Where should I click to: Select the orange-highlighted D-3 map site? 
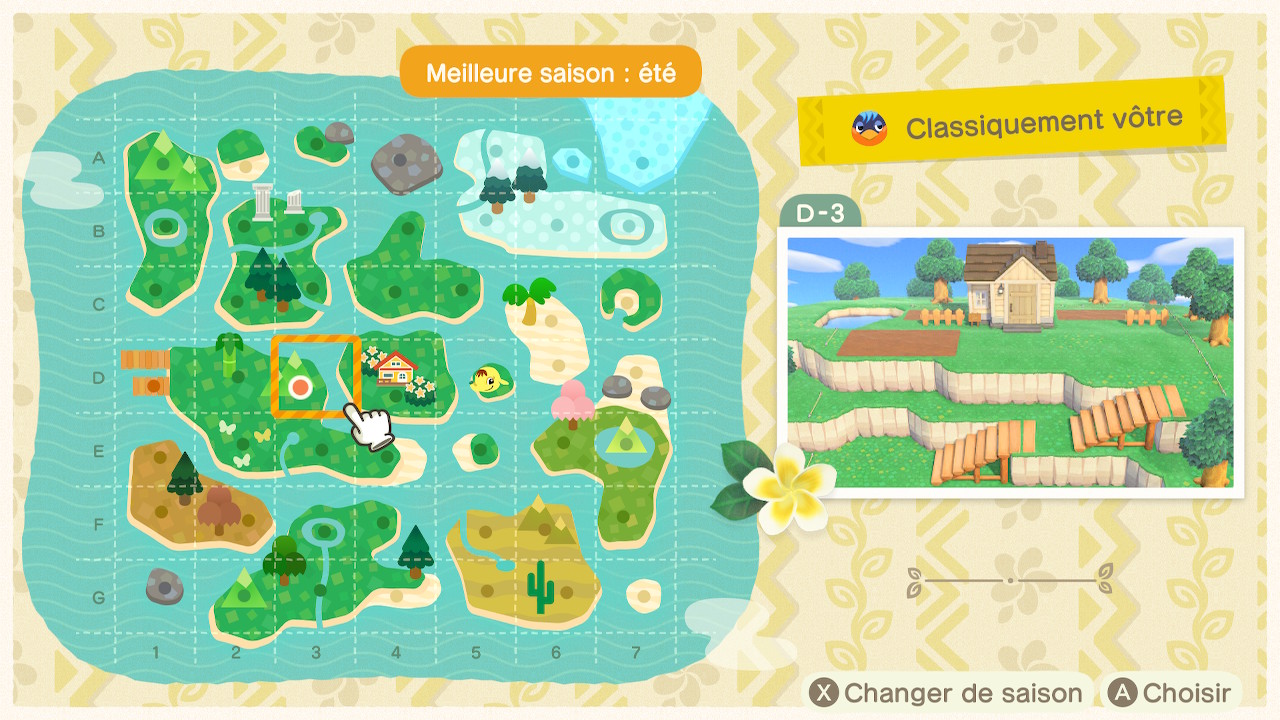click(315, 377)
